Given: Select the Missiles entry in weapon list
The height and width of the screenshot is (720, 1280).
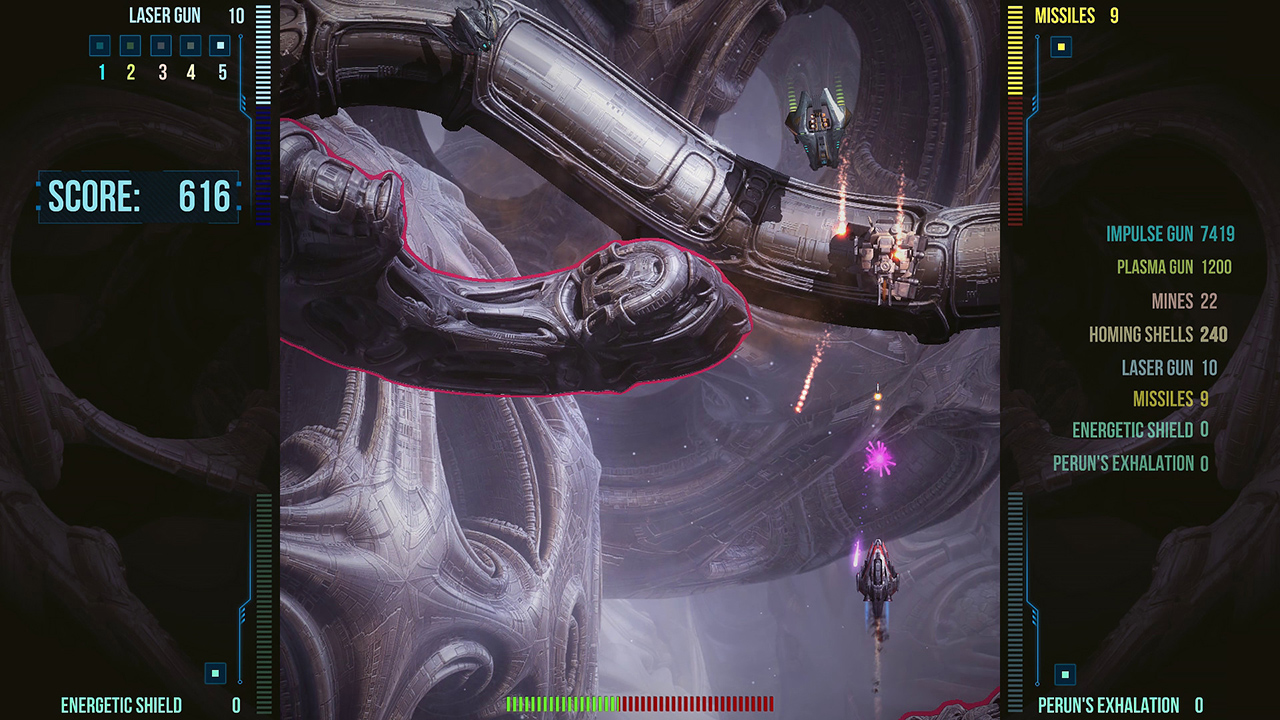Looking at the screenshot, I should (1172, 399).
